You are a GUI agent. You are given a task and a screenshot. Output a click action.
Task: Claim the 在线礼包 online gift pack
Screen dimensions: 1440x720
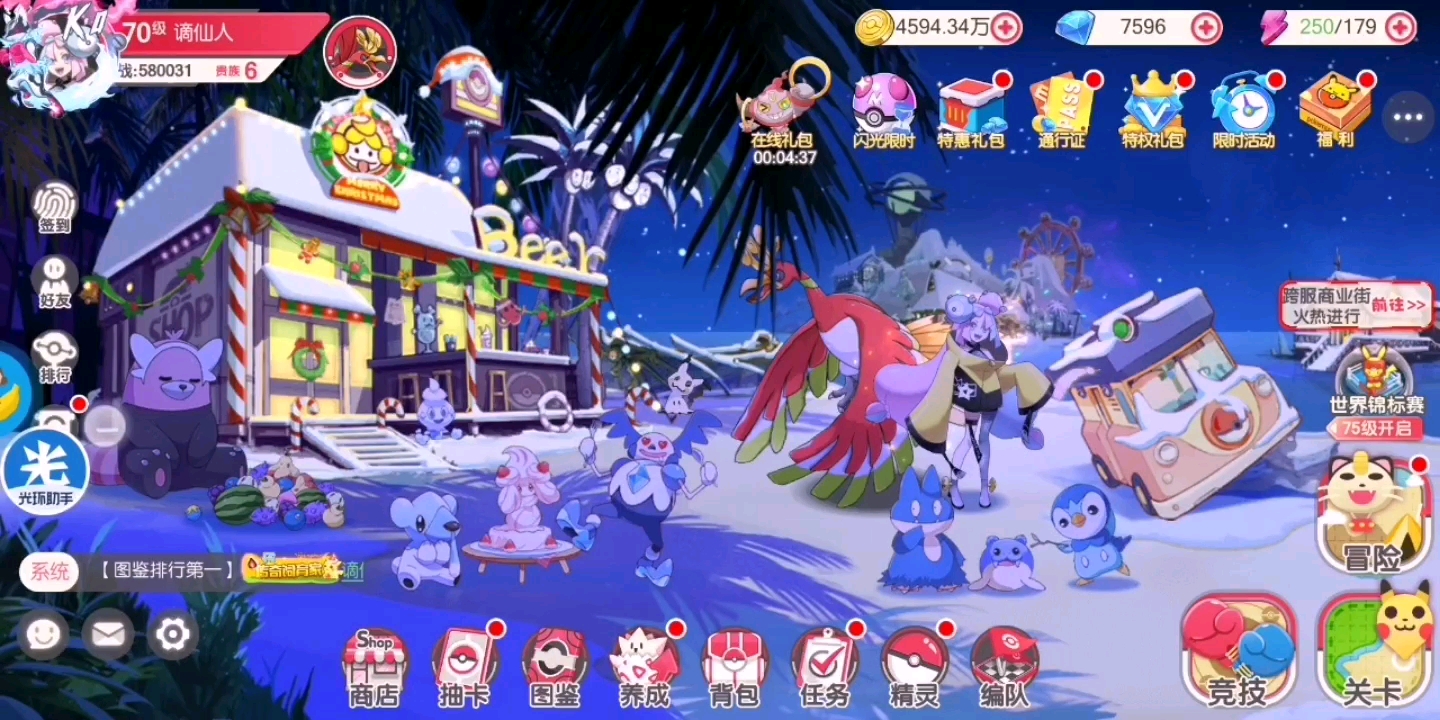pos(786,105)
